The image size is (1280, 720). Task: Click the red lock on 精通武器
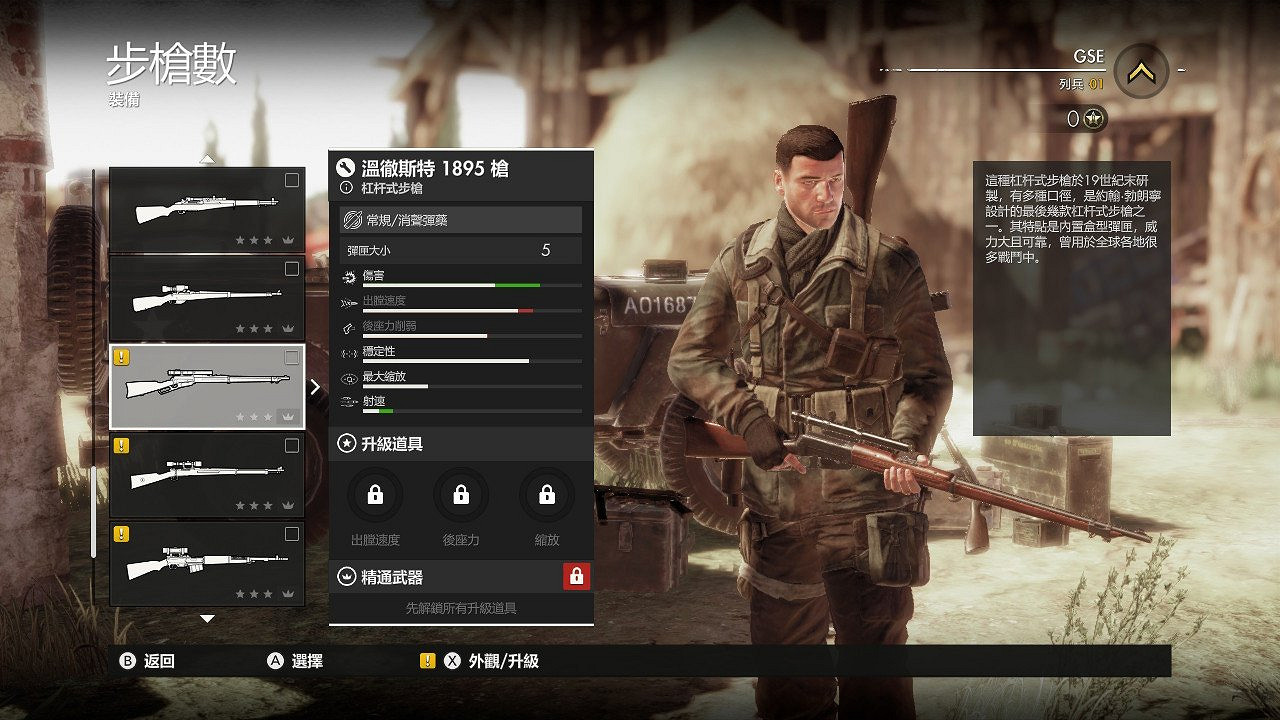pyautogui.click(x=576, y=576)
